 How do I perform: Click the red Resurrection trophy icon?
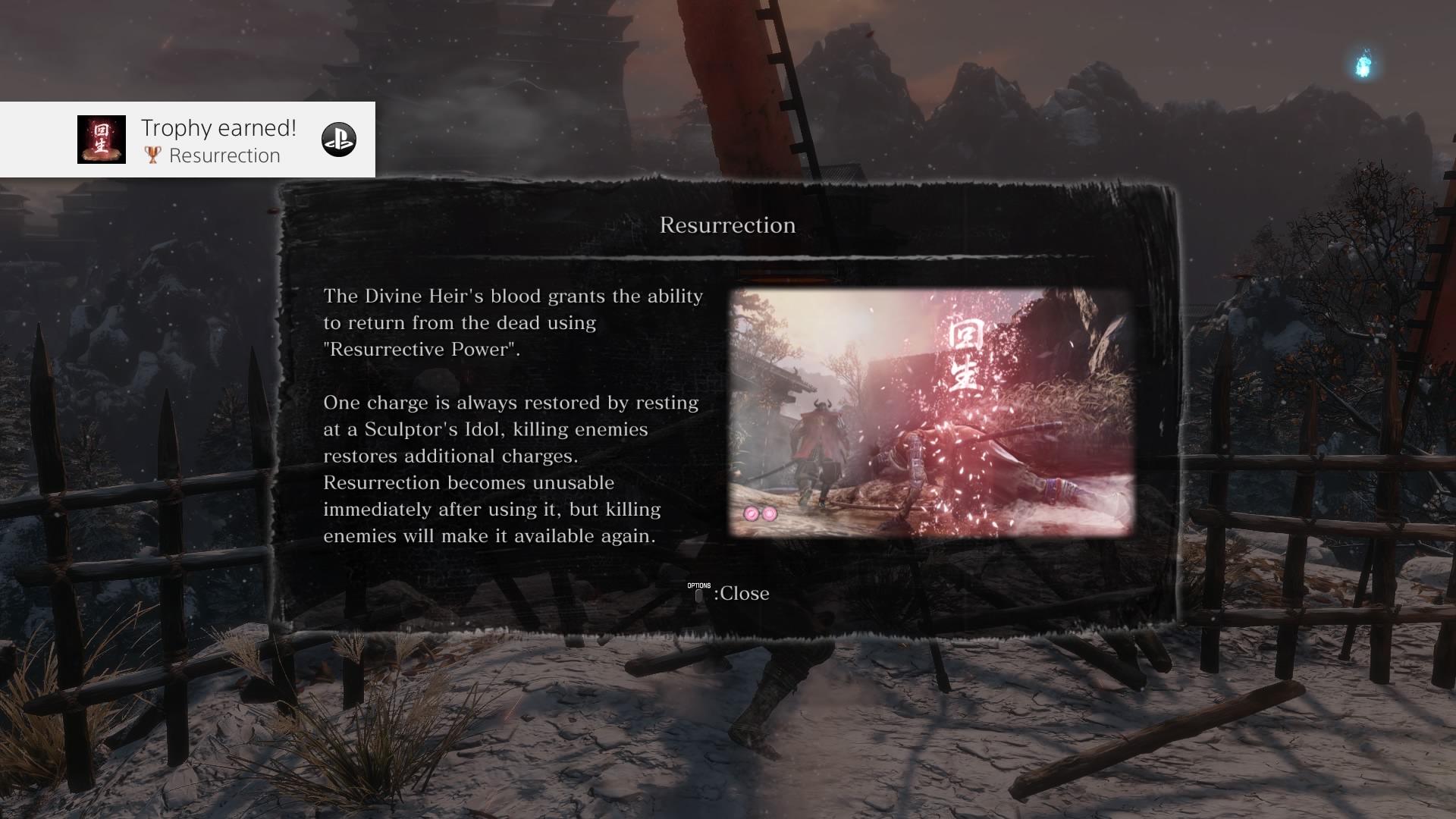click(x=102, y=140)
